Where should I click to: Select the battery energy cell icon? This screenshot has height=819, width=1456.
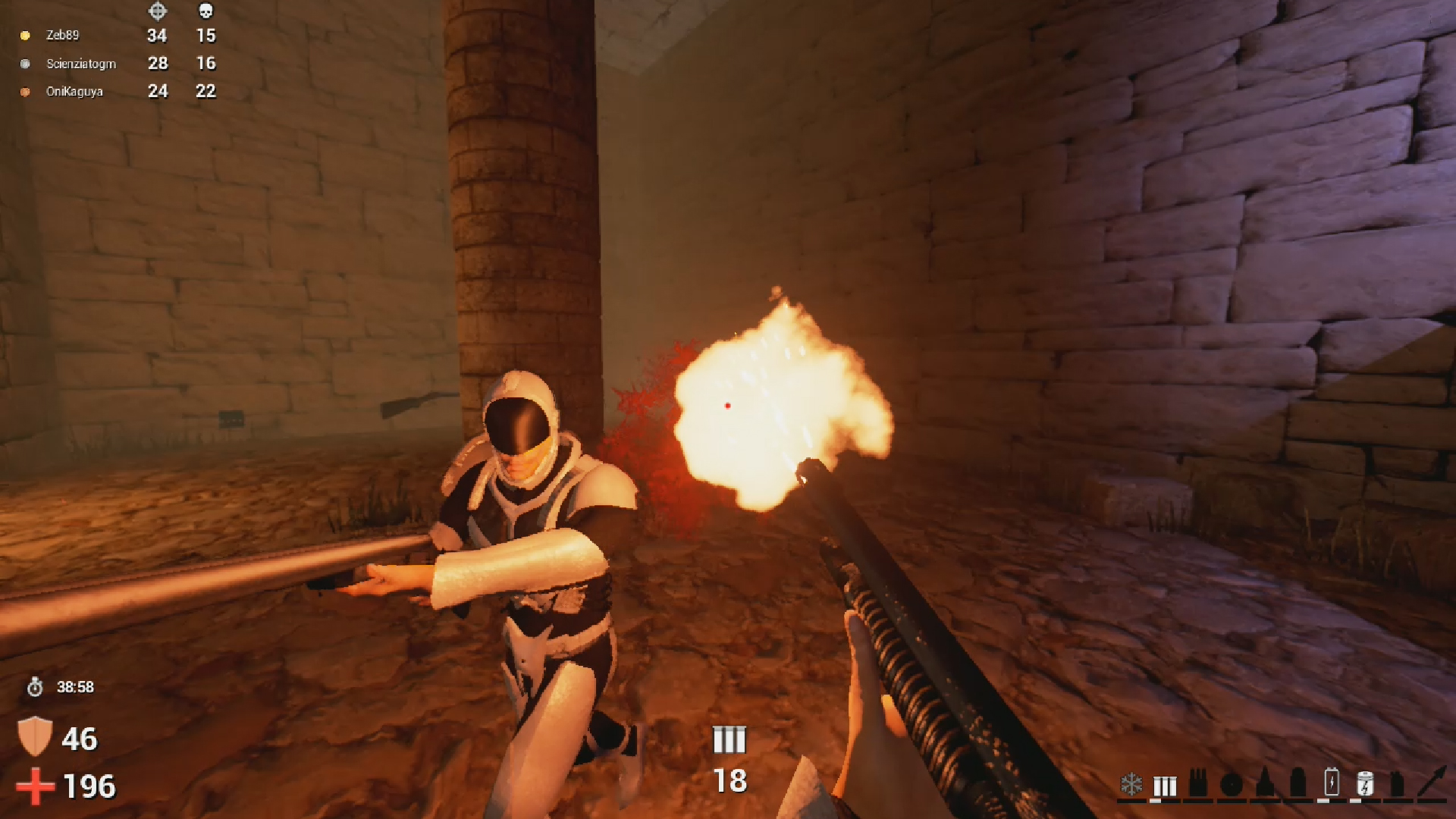1330,783
